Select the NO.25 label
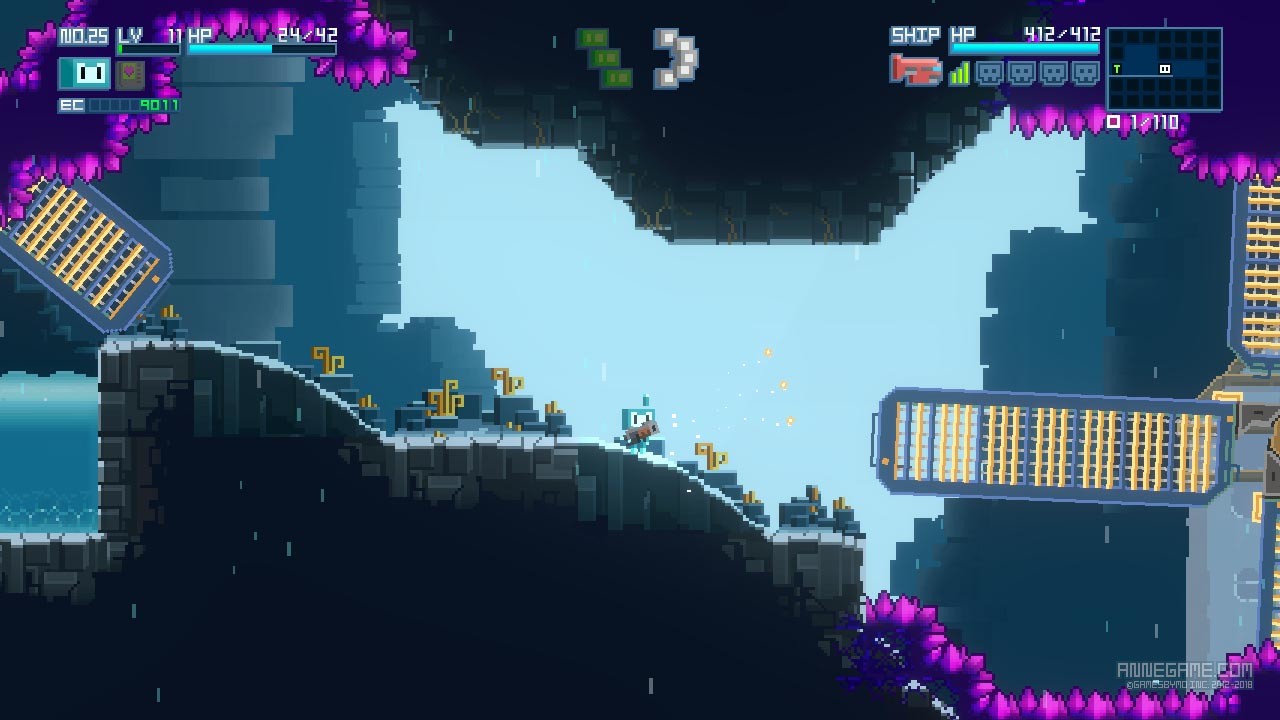The width and height of the screenshot is (1280, 720). click(x=84, y=34)
